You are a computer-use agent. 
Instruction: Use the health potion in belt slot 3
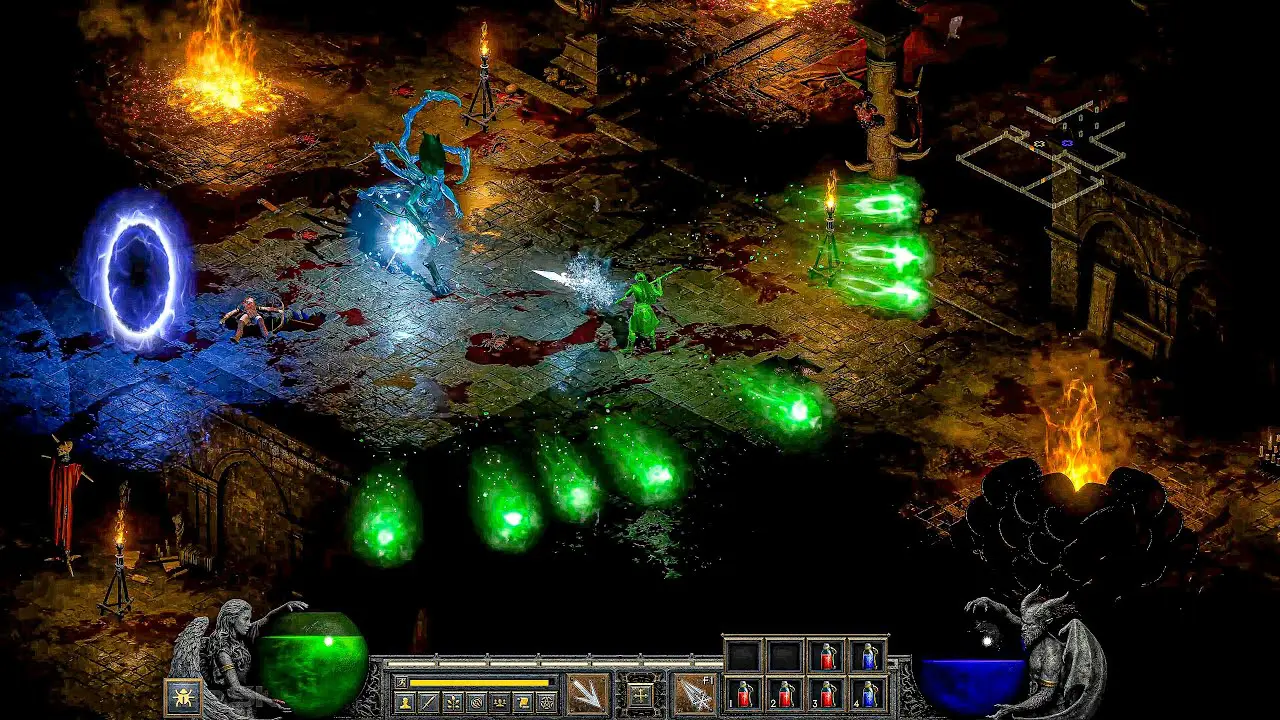[x=826, y=693]
